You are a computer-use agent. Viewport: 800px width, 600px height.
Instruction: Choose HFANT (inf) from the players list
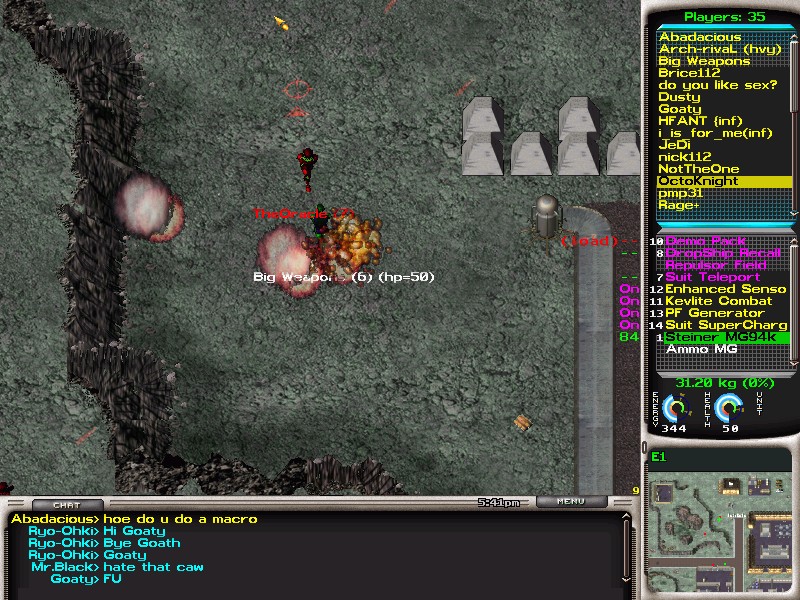click(x=701, y=121)
